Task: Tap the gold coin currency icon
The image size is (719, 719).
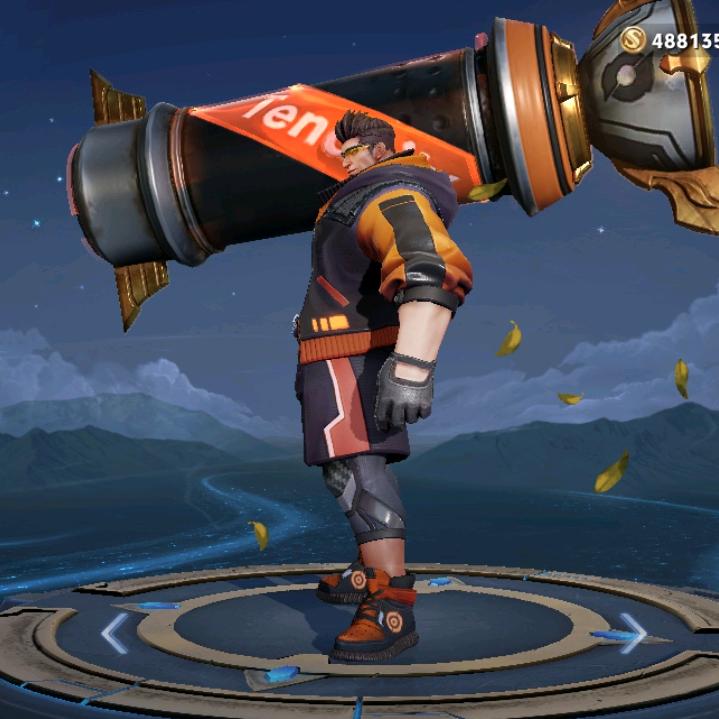Action: coord(632,40)
